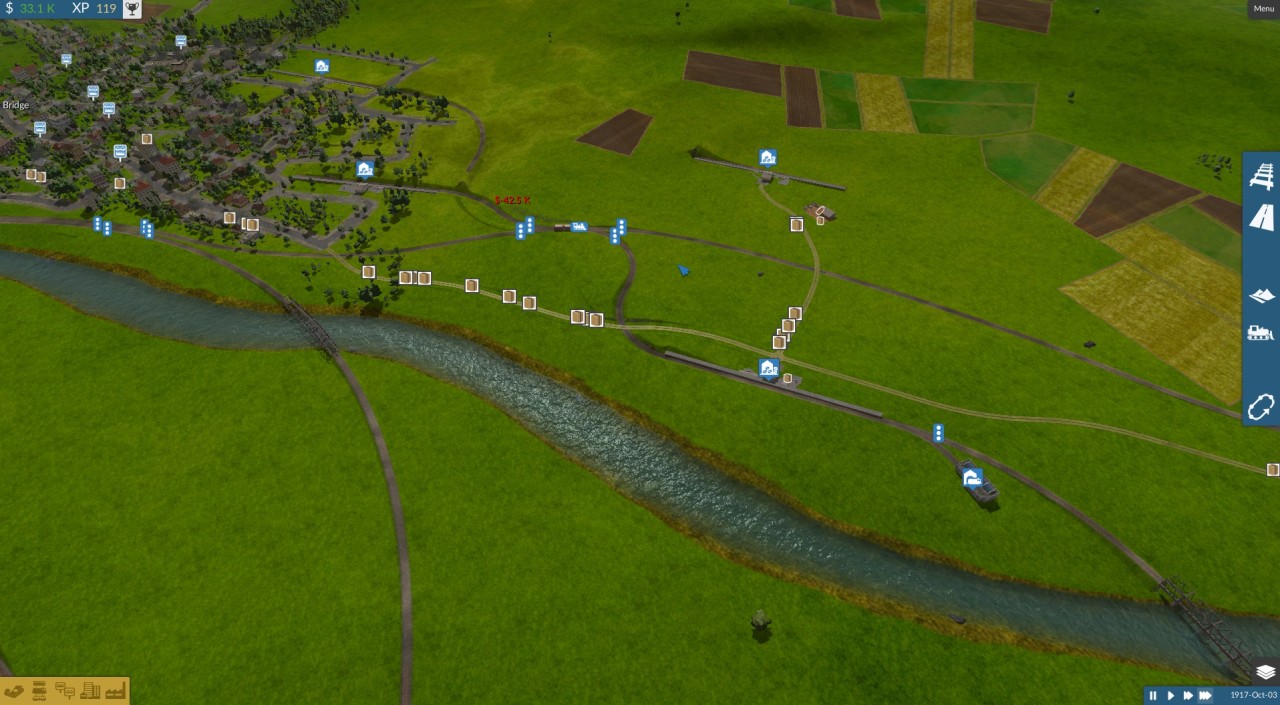The image size is (1280, 705).
Task: Select the railroad track construction tool
Action: 1262,177
